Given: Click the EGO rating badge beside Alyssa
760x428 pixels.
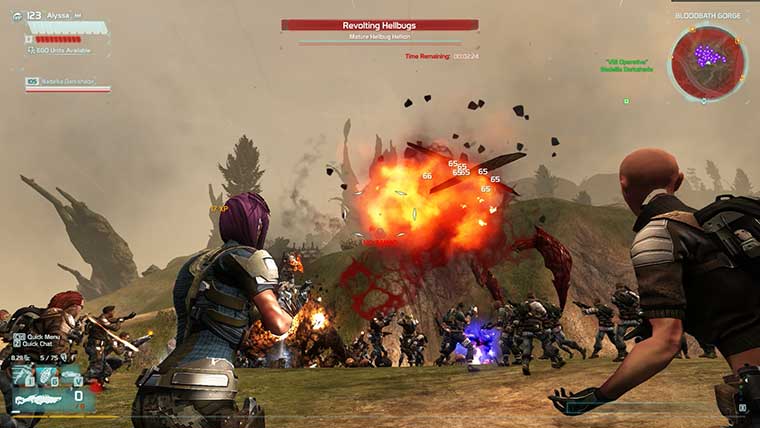Looking at the screenshot, I should (x=33, y=16).
